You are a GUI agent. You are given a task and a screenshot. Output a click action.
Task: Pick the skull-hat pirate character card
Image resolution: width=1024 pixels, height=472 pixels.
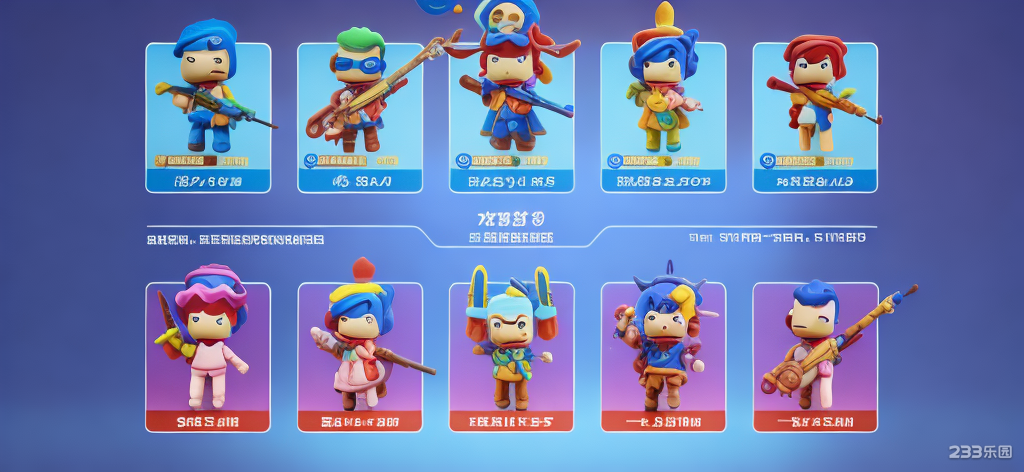(511, 117)
